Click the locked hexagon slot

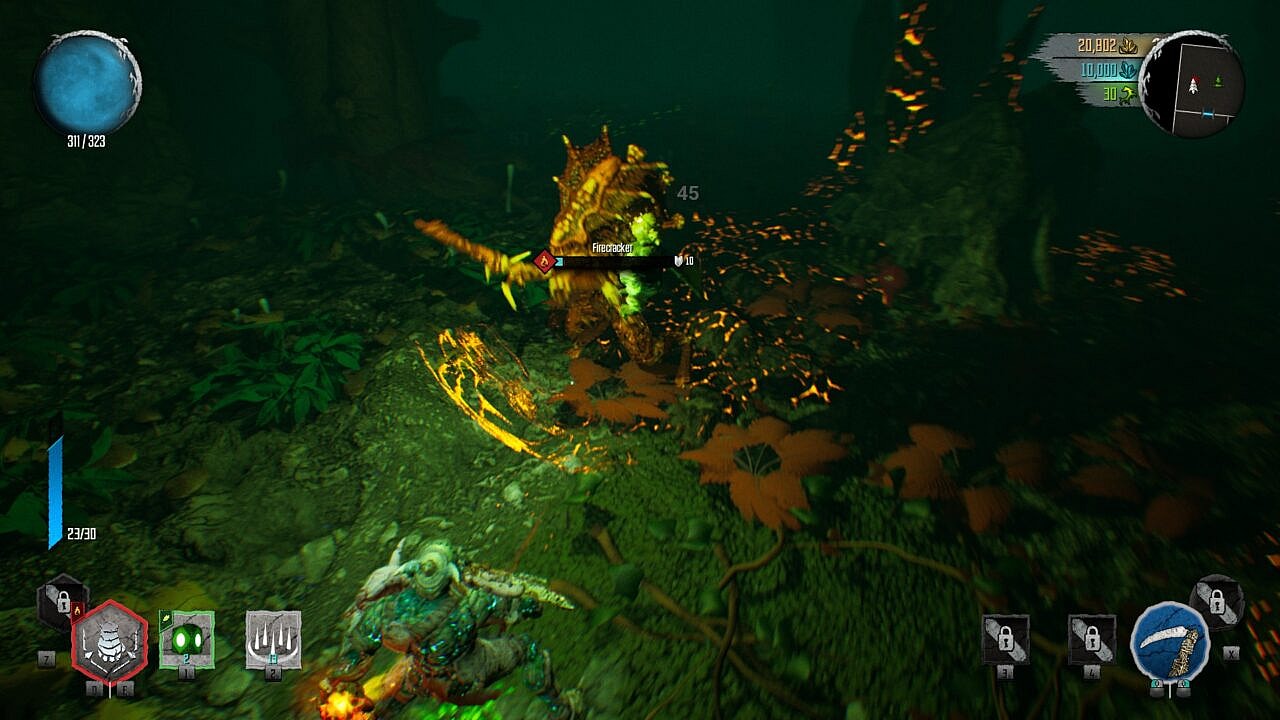62,602
